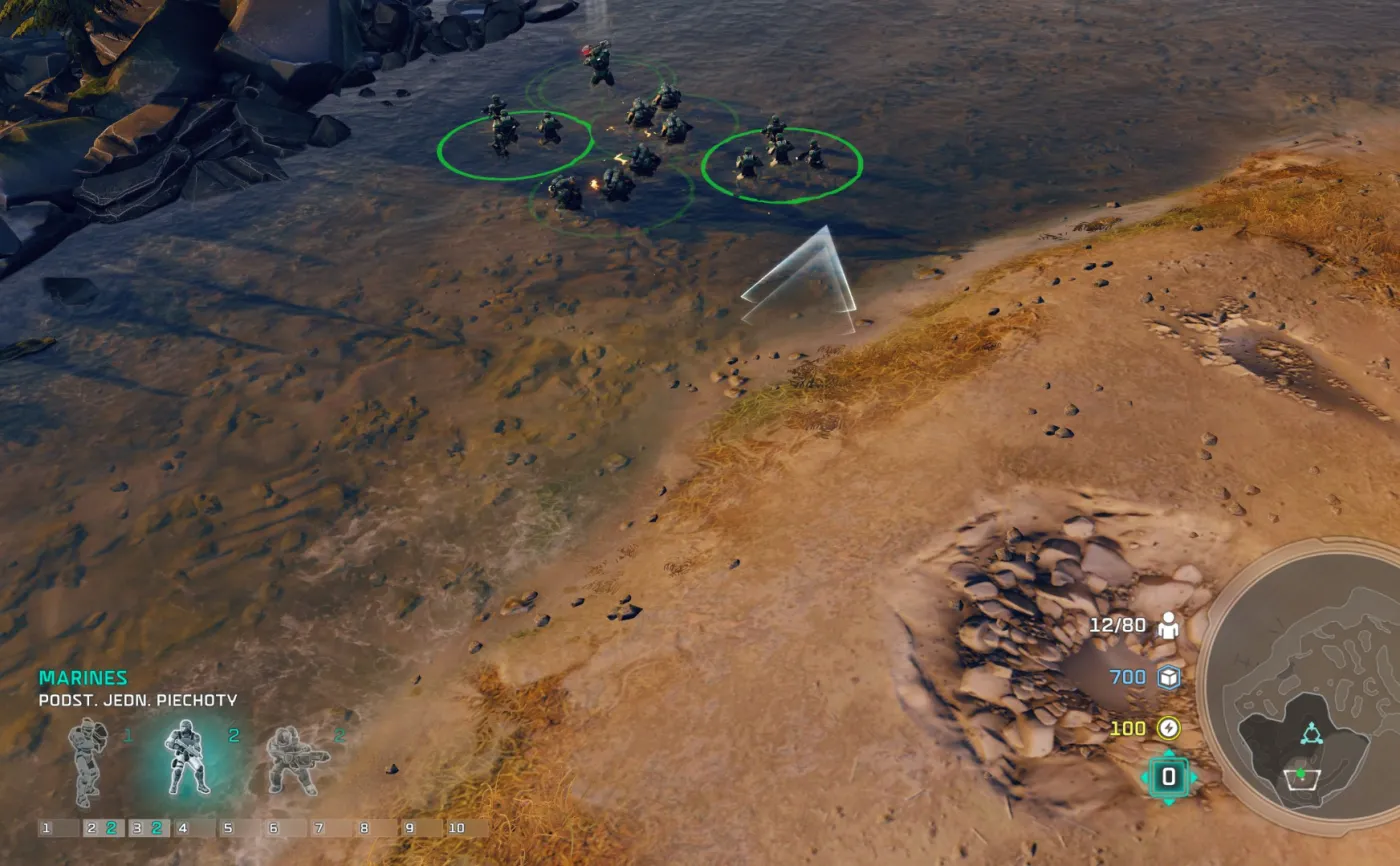The height and width of the screenshot is (866, 1400).
Task: Select control group slot 1
Action: tap(46, 827)
